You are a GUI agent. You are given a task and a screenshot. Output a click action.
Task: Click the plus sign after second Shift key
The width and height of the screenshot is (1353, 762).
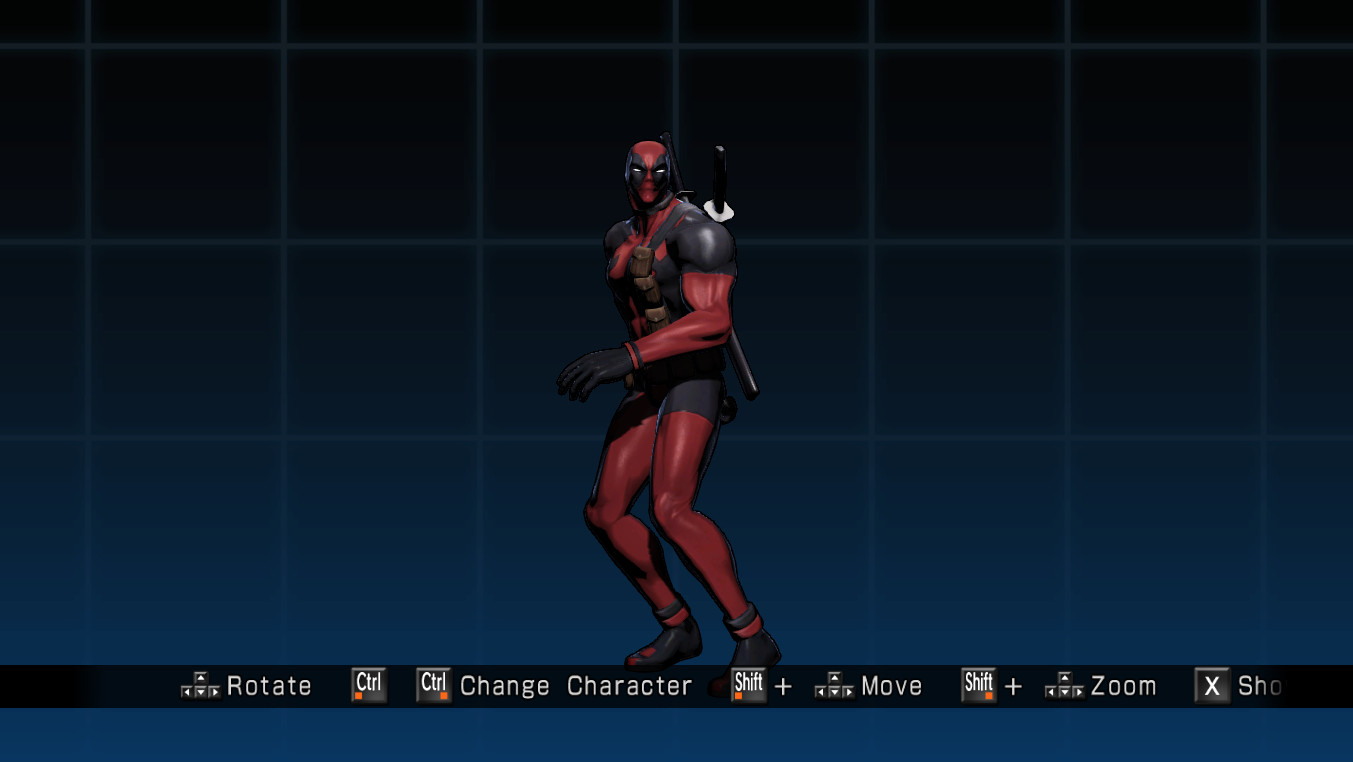[x=1014, y=686]
